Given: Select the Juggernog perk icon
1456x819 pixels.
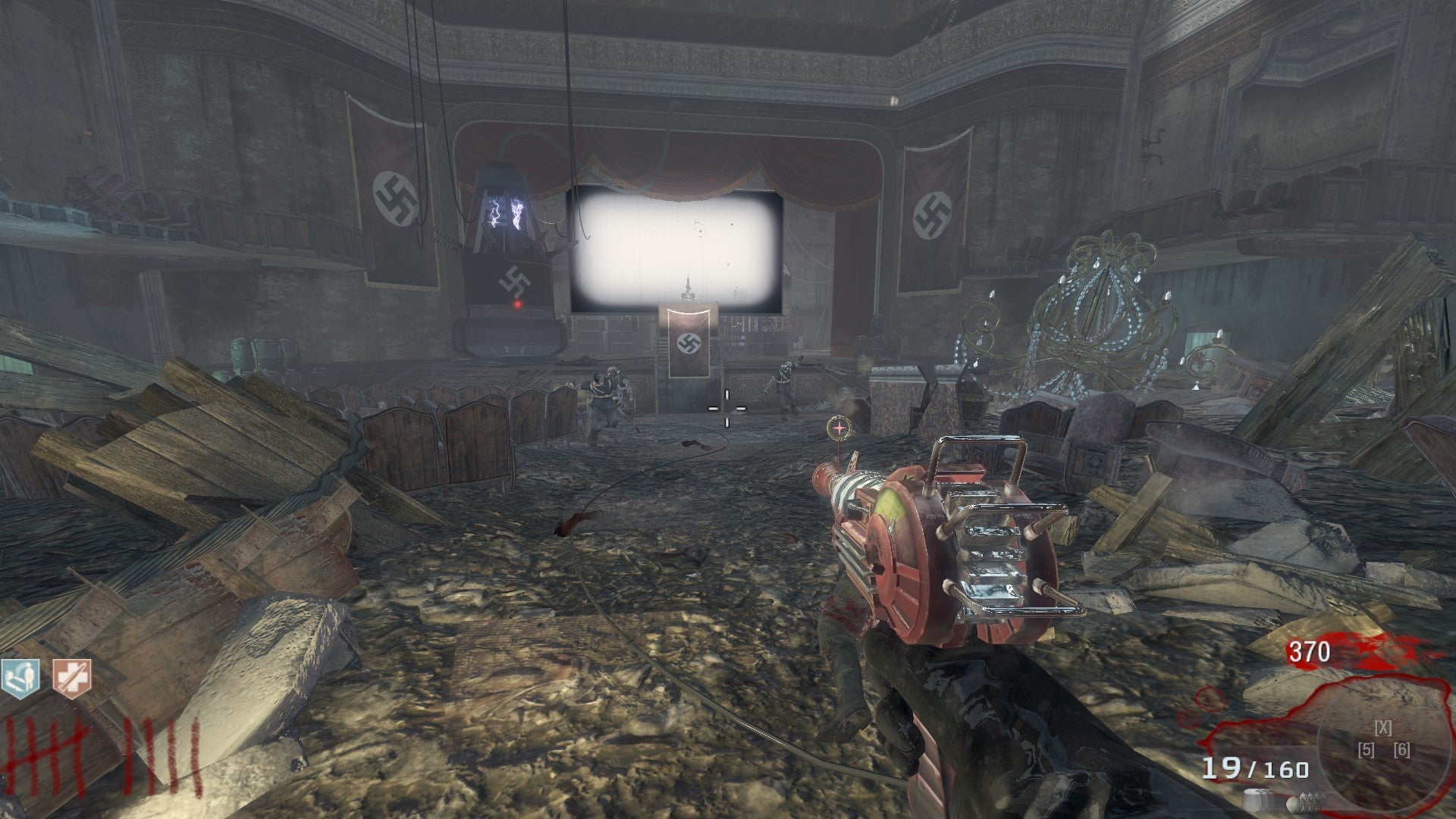Looking at the screenshot, I should pos(71,675).
